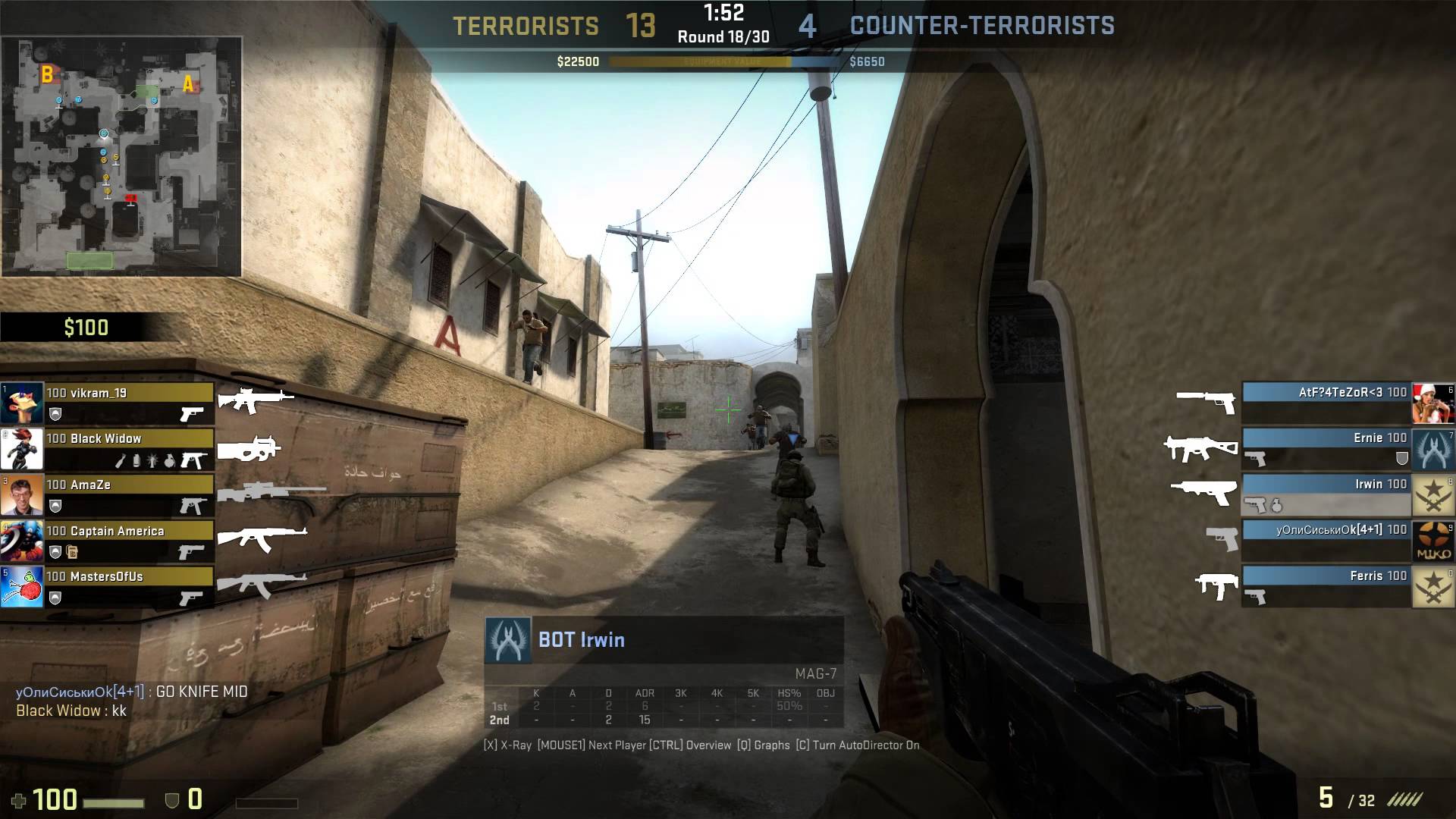This screenshot has height=819, width=1456.
Task: Open vikram_19's avatar thumbnail
Action: tap(22, 403)
